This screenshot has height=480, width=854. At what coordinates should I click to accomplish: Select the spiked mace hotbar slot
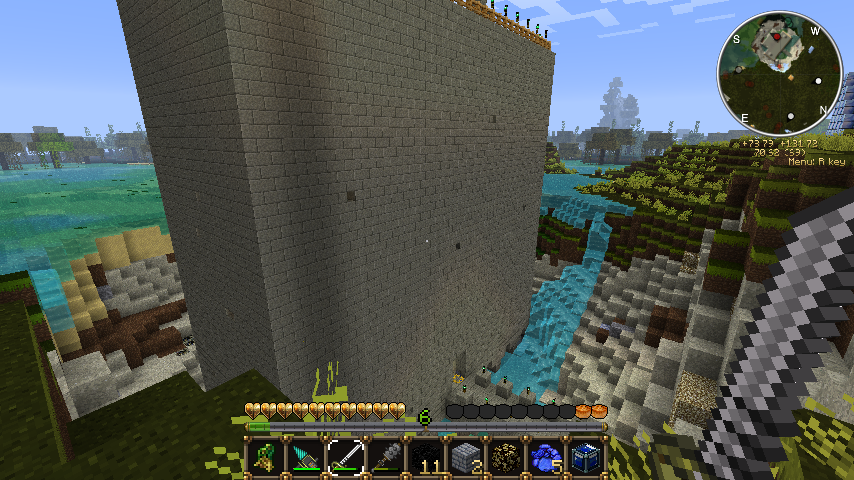click(x=386, y=456)
